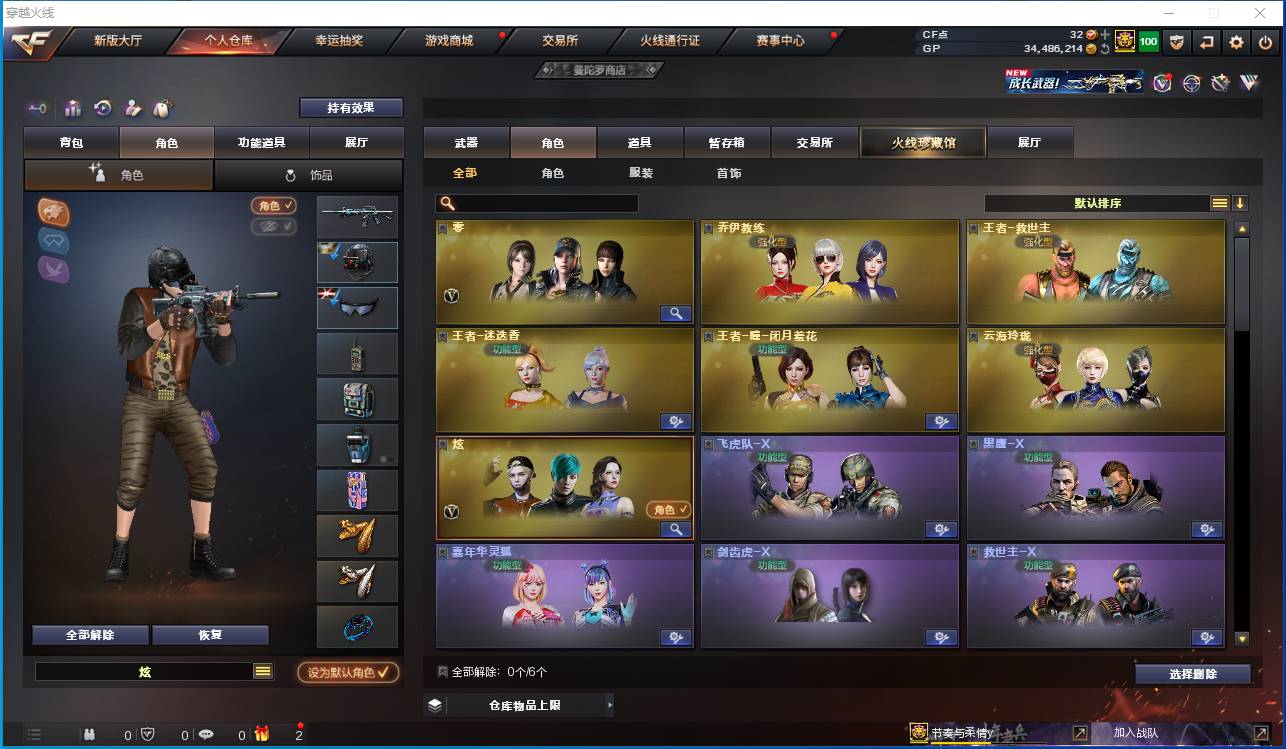Click the download arrow beside the sort menu
This screenshot has width=1286, height=749.
tap(1240, 202)
